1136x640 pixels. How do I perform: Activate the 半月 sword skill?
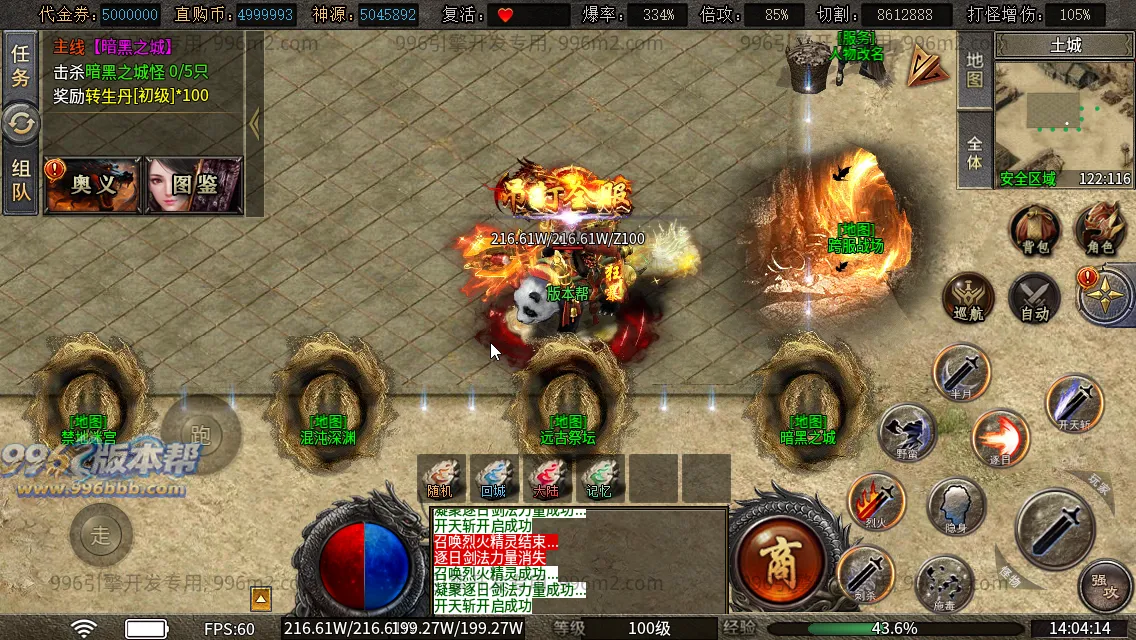961,372
